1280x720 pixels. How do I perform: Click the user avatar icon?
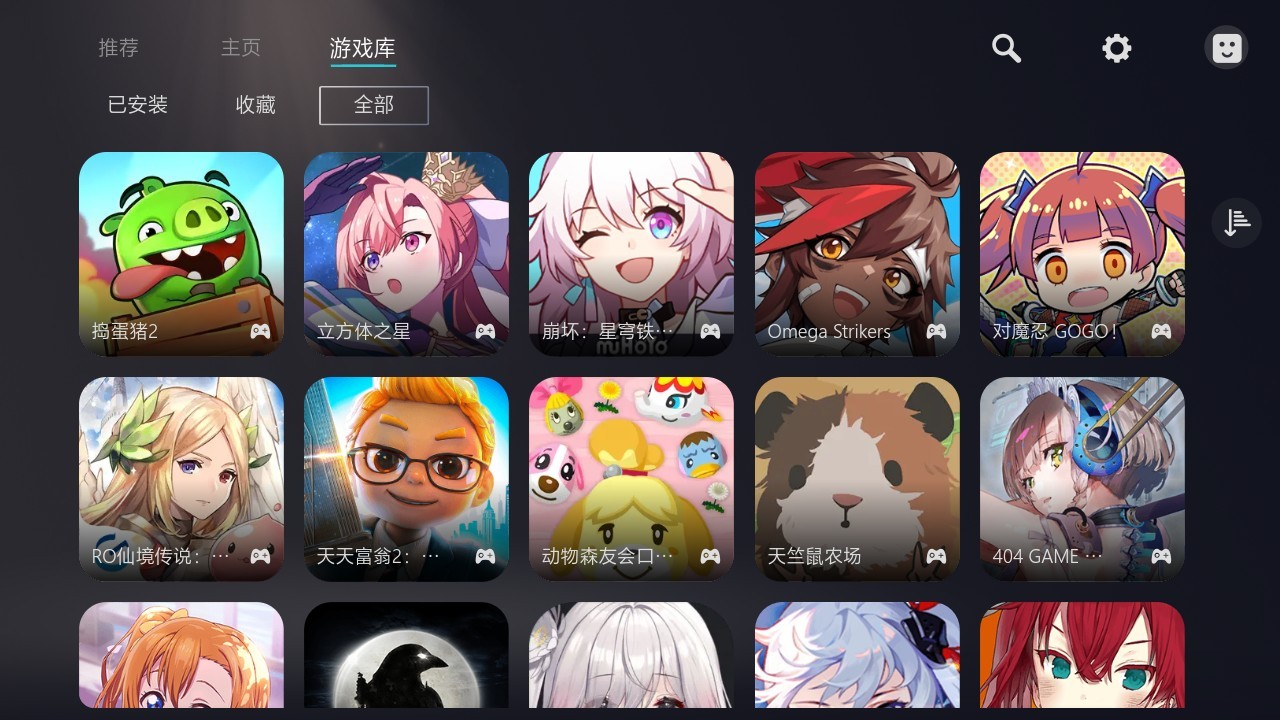click(x=1226, y=47)
